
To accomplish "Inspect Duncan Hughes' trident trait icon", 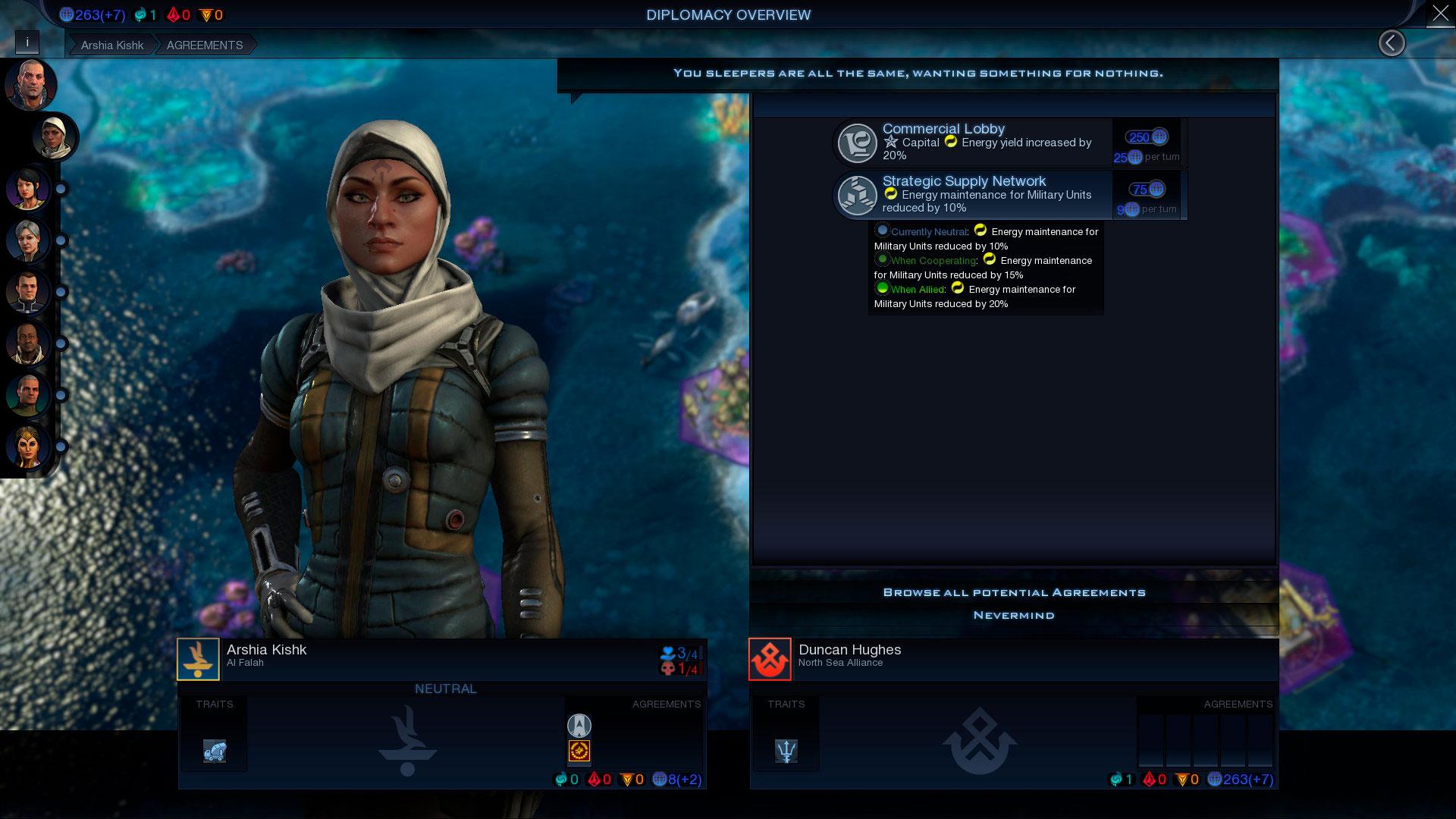I will (x=786, y=751).
